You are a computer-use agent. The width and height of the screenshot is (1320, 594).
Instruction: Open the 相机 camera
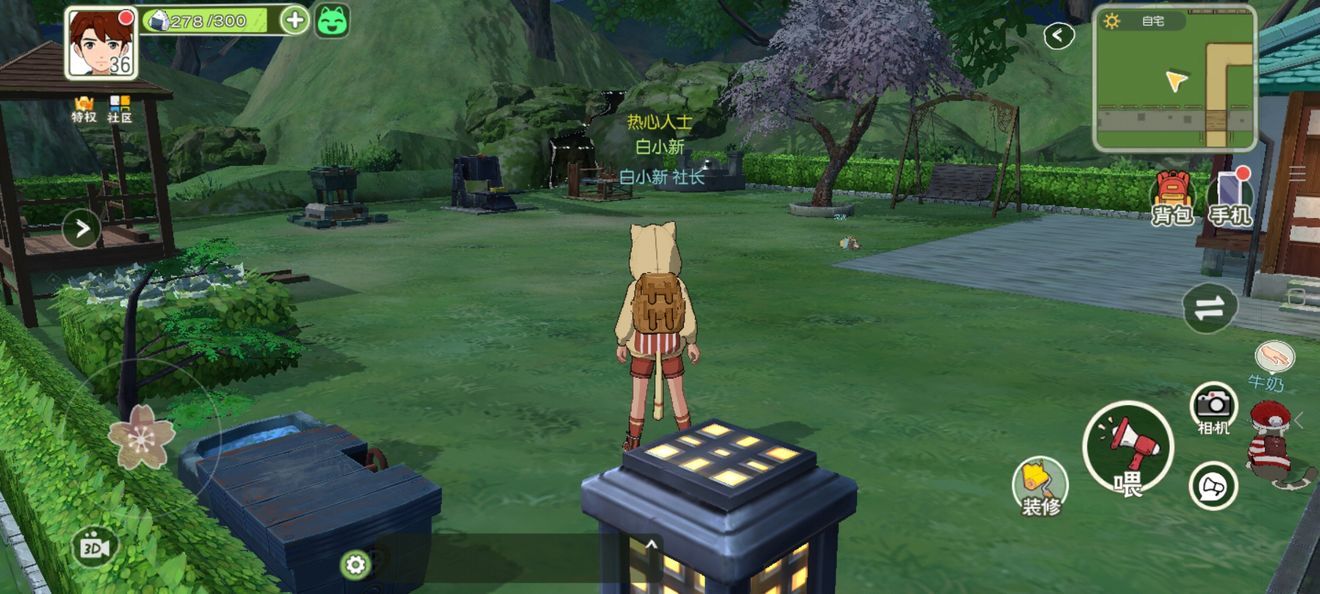click(x=1214, y=406)
